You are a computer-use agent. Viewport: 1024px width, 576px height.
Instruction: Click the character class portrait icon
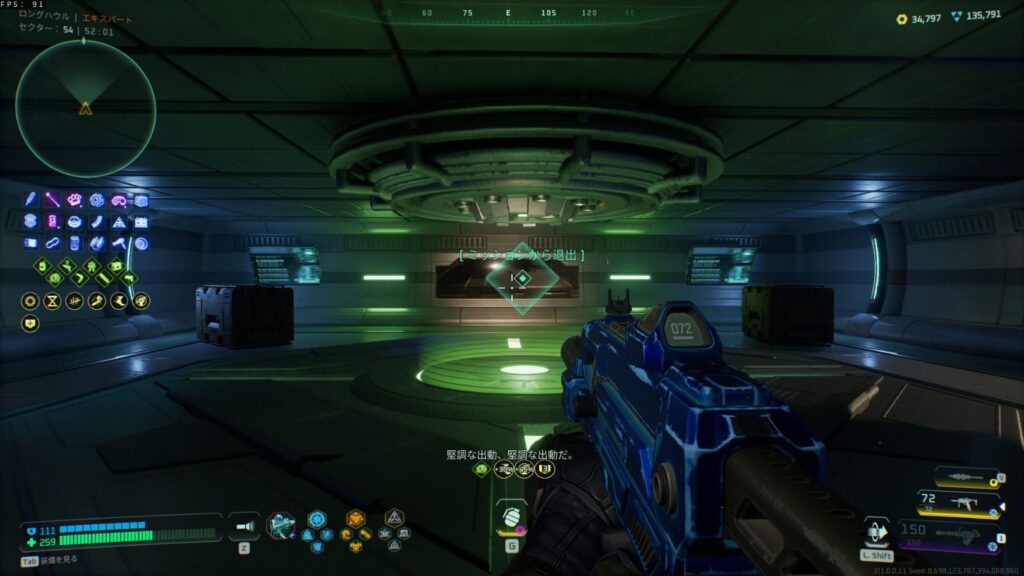(281, 526)
